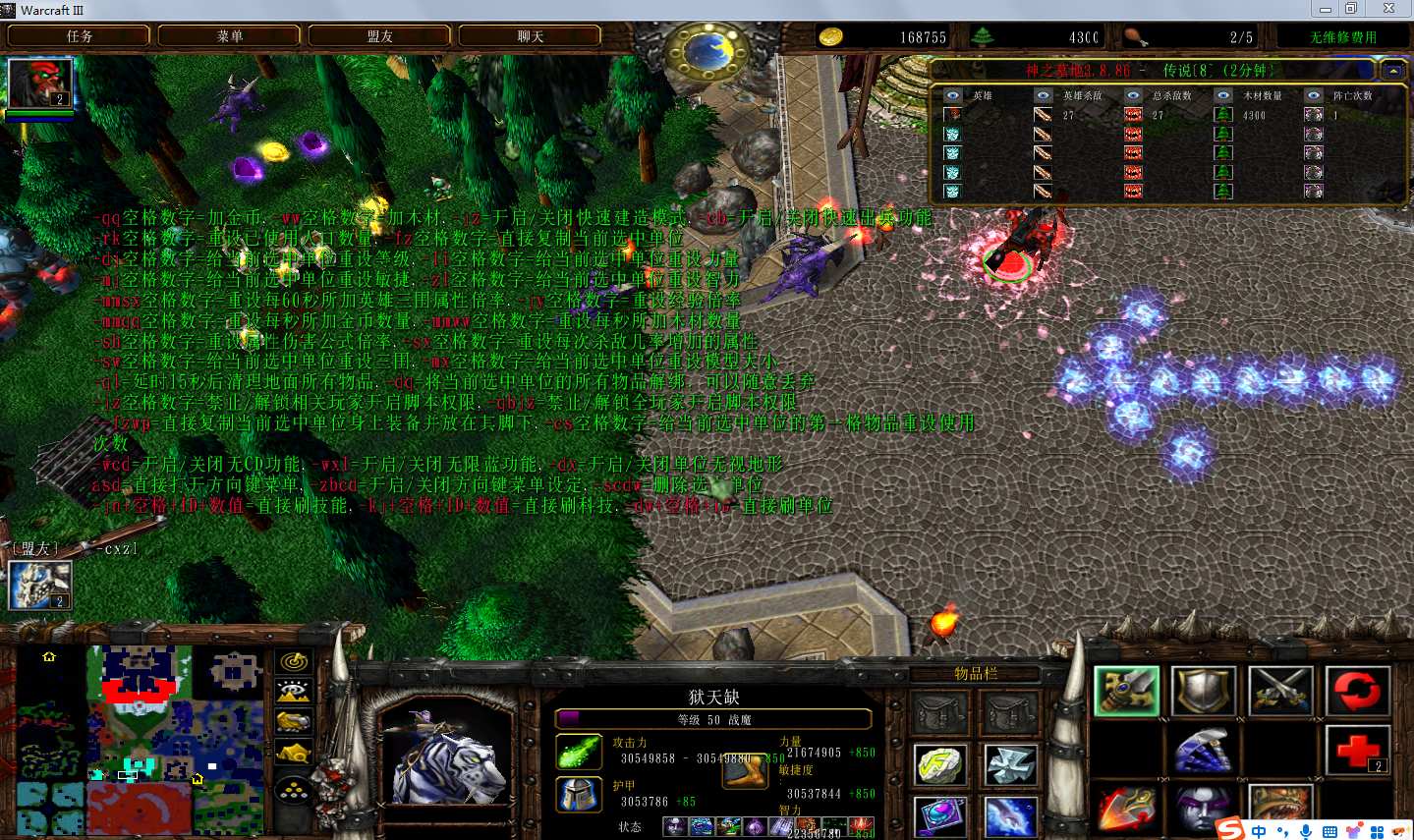Activate the Move command with boot-sword icon
Viewport: 1414px width, 840px height.
click(x=1126, y=691)
